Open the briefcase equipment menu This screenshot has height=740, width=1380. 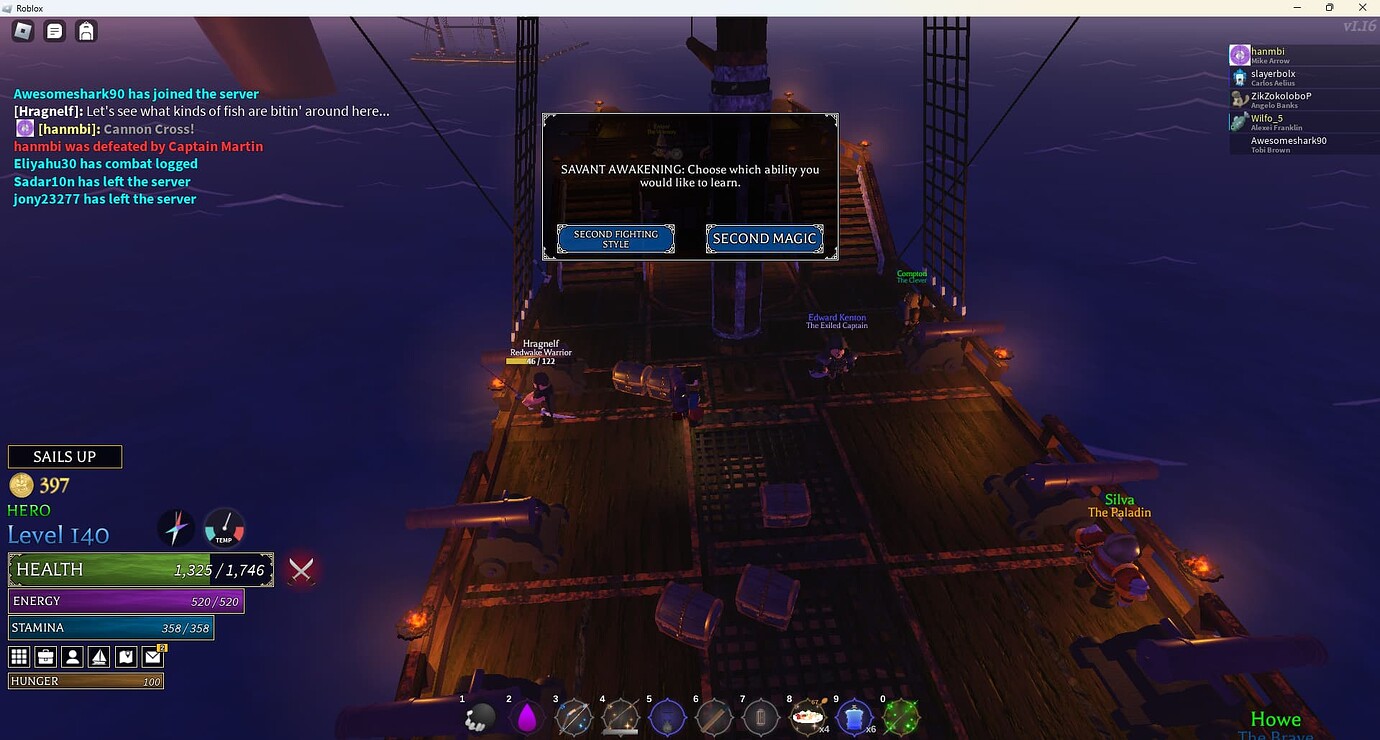44,656
